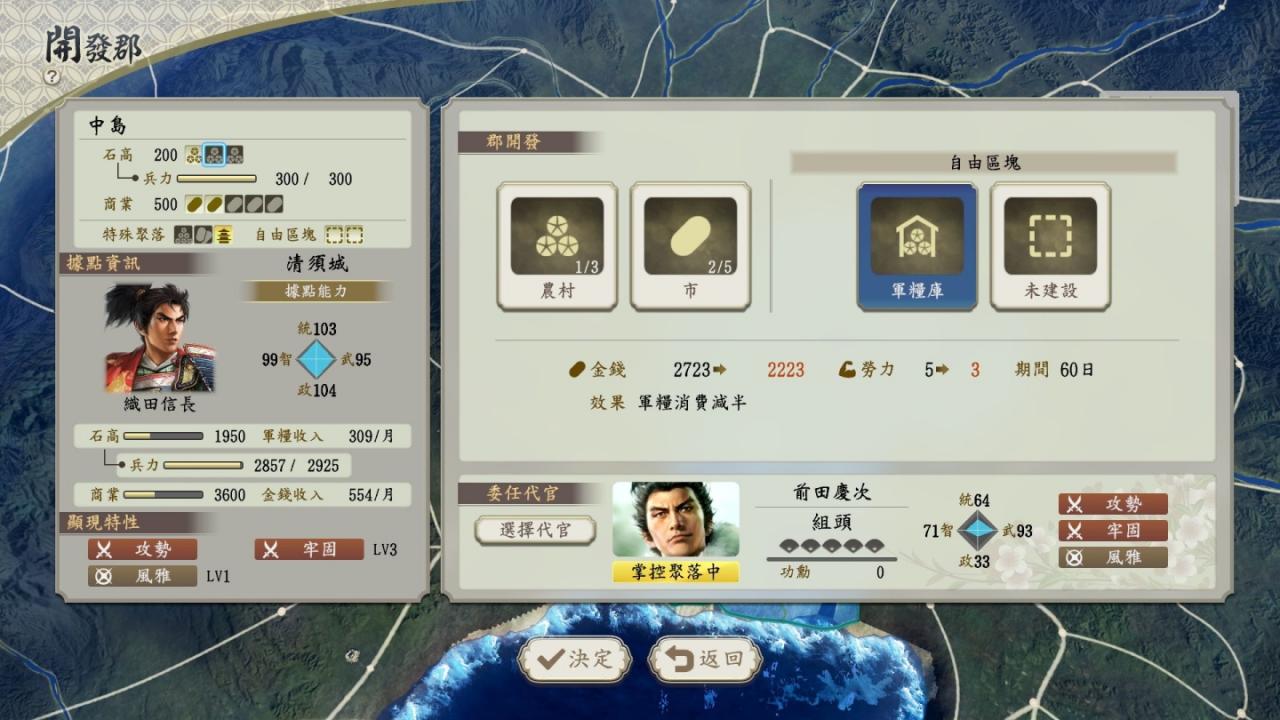
Task: Click the 郡開發 panel title
Action: click(x=512, y=141)
